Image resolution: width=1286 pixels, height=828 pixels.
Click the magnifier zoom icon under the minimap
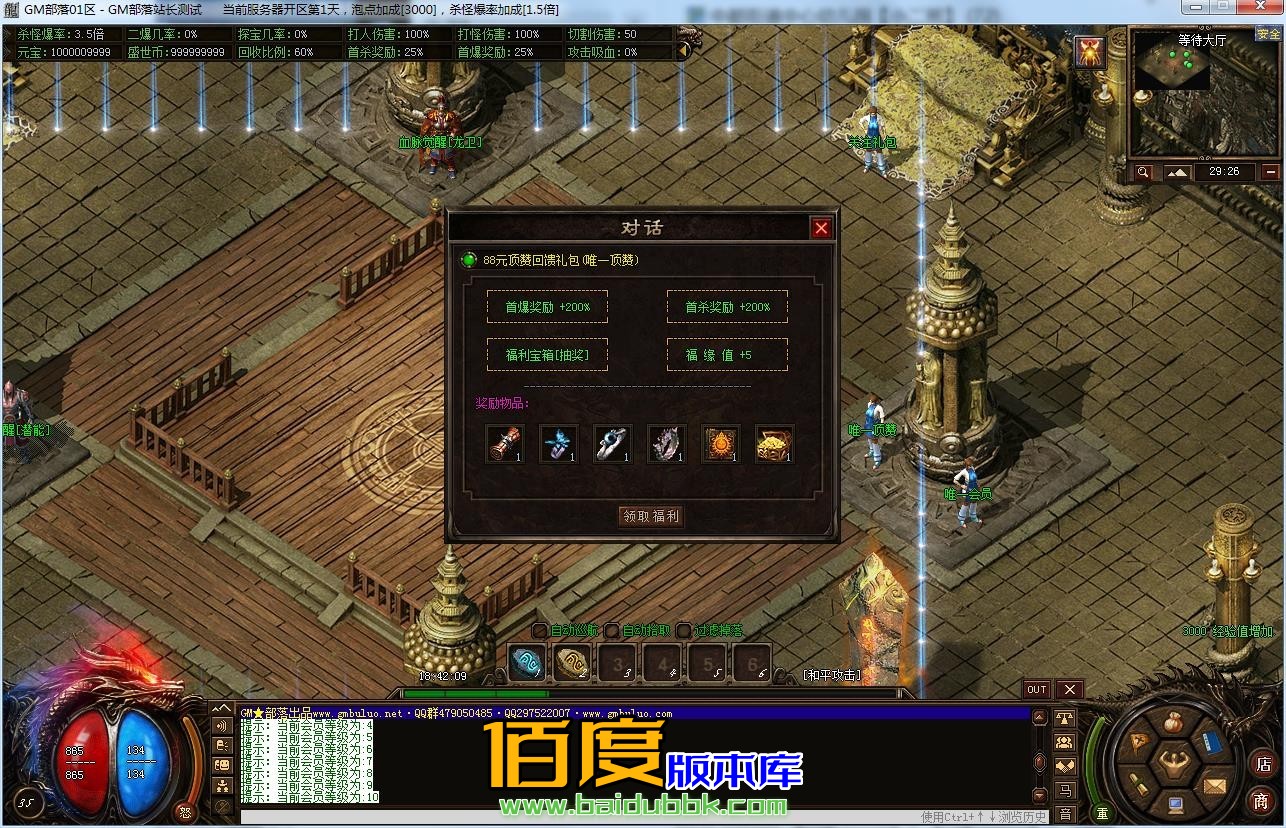pos(1145,171)
